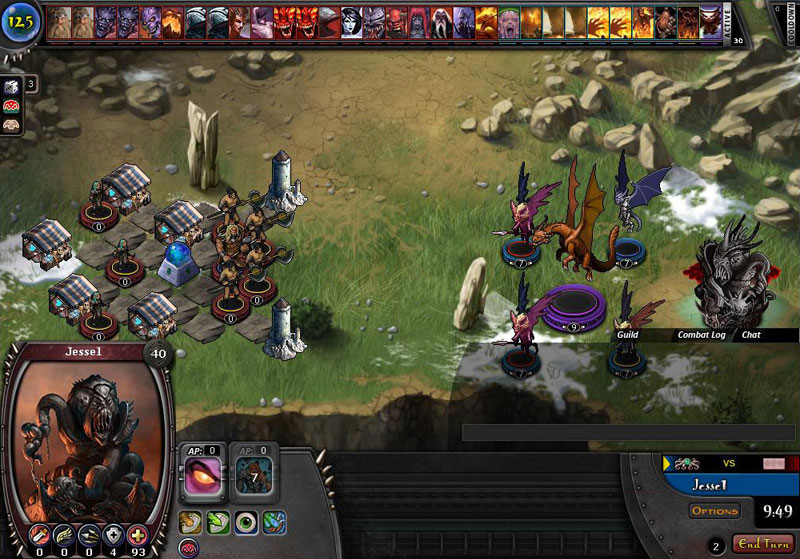Open the Guild tab
Viewport: 800px width, 559px height.
(x=627, y=335)
